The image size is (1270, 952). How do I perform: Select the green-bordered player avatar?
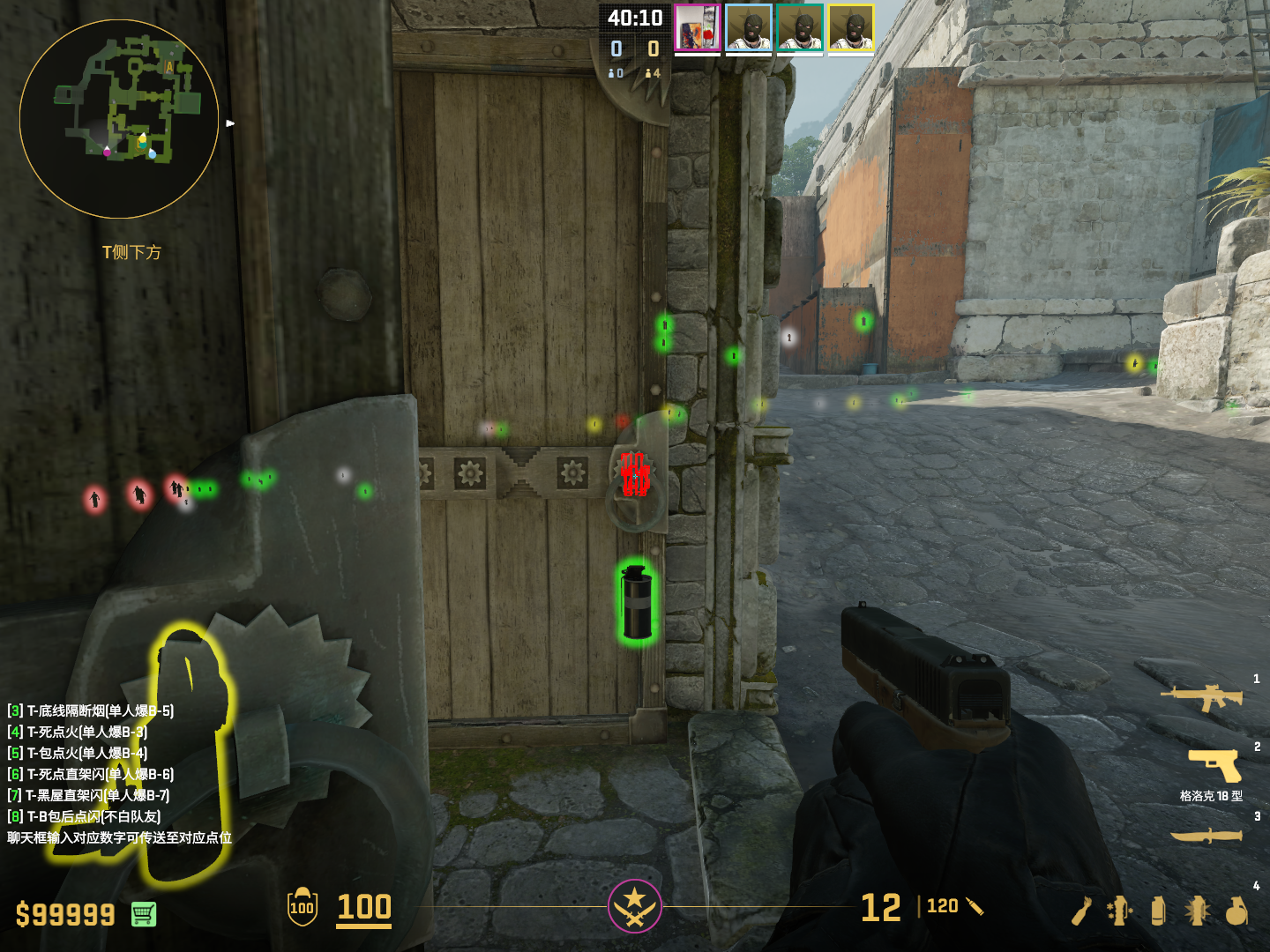[800, 28]
